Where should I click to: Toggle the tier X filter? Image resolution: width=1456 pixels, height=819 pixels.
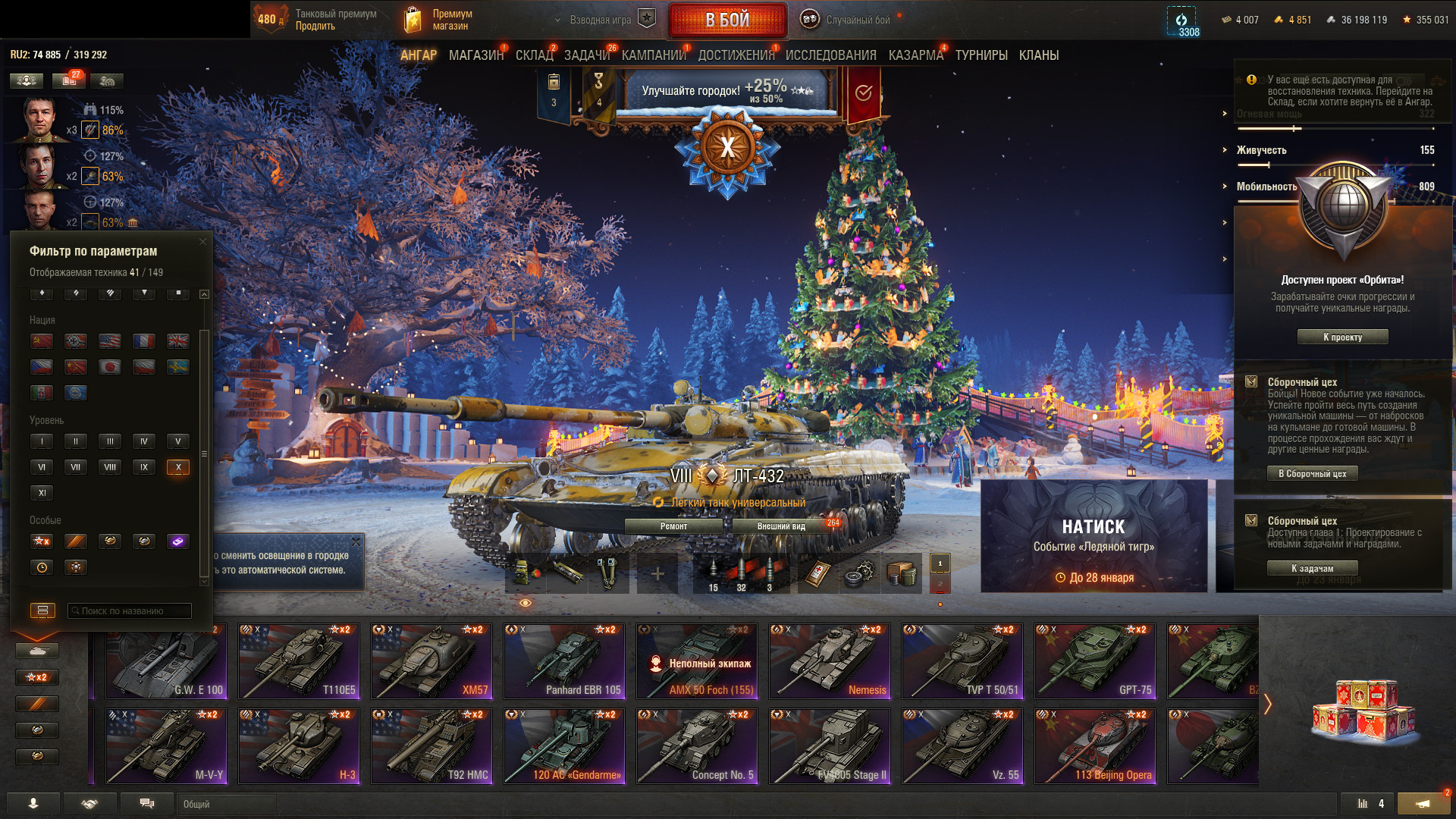click(x=178, y=467)
